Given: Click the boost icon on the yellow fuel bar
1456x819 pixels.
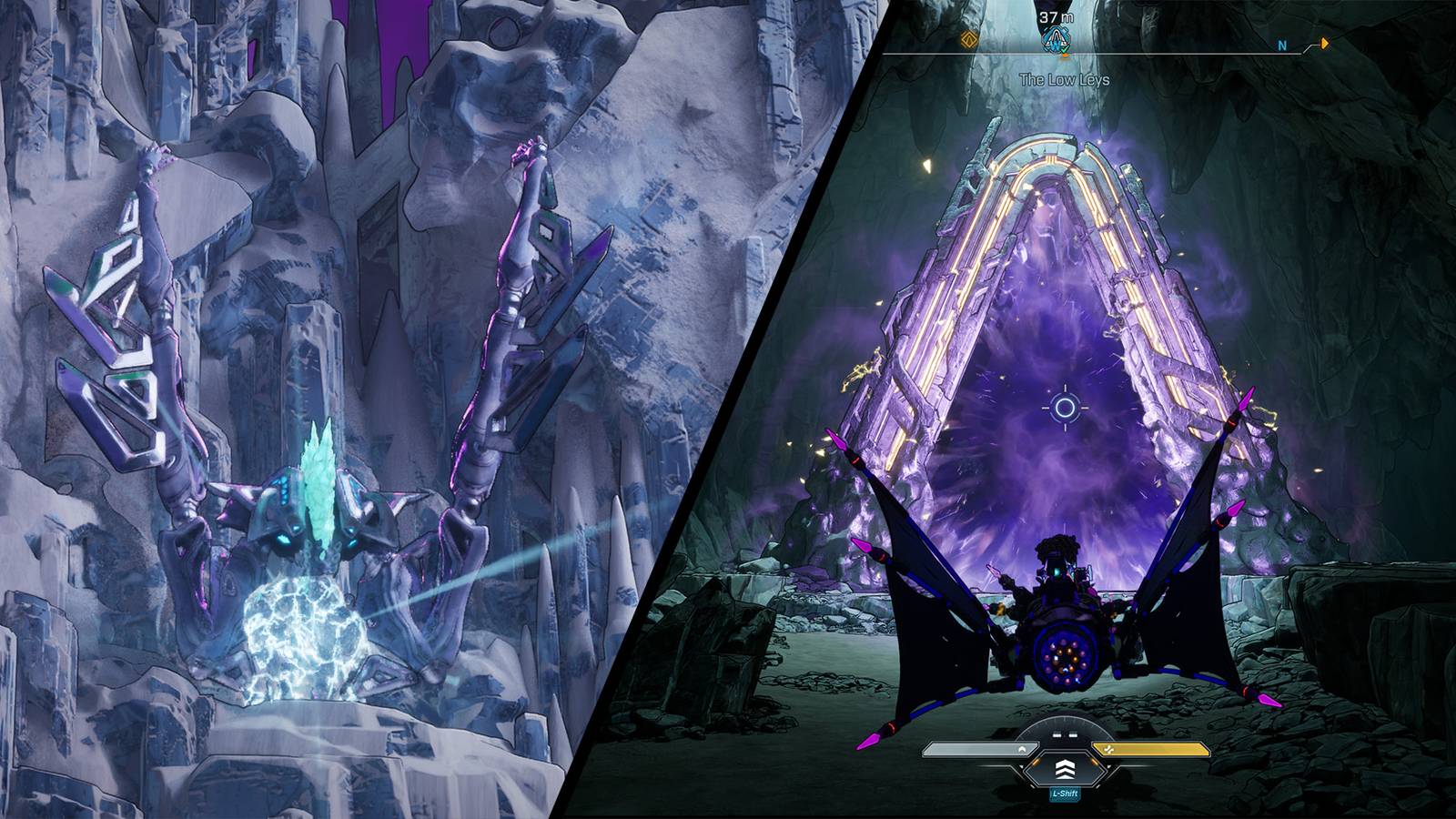Looking at the screenshot, I should 1109,750.
